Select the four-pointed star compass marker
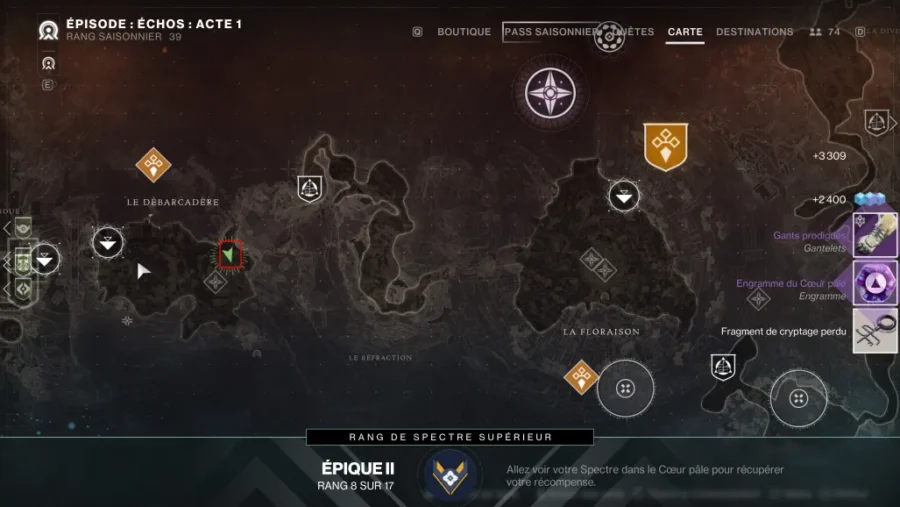 click(550, 92)
